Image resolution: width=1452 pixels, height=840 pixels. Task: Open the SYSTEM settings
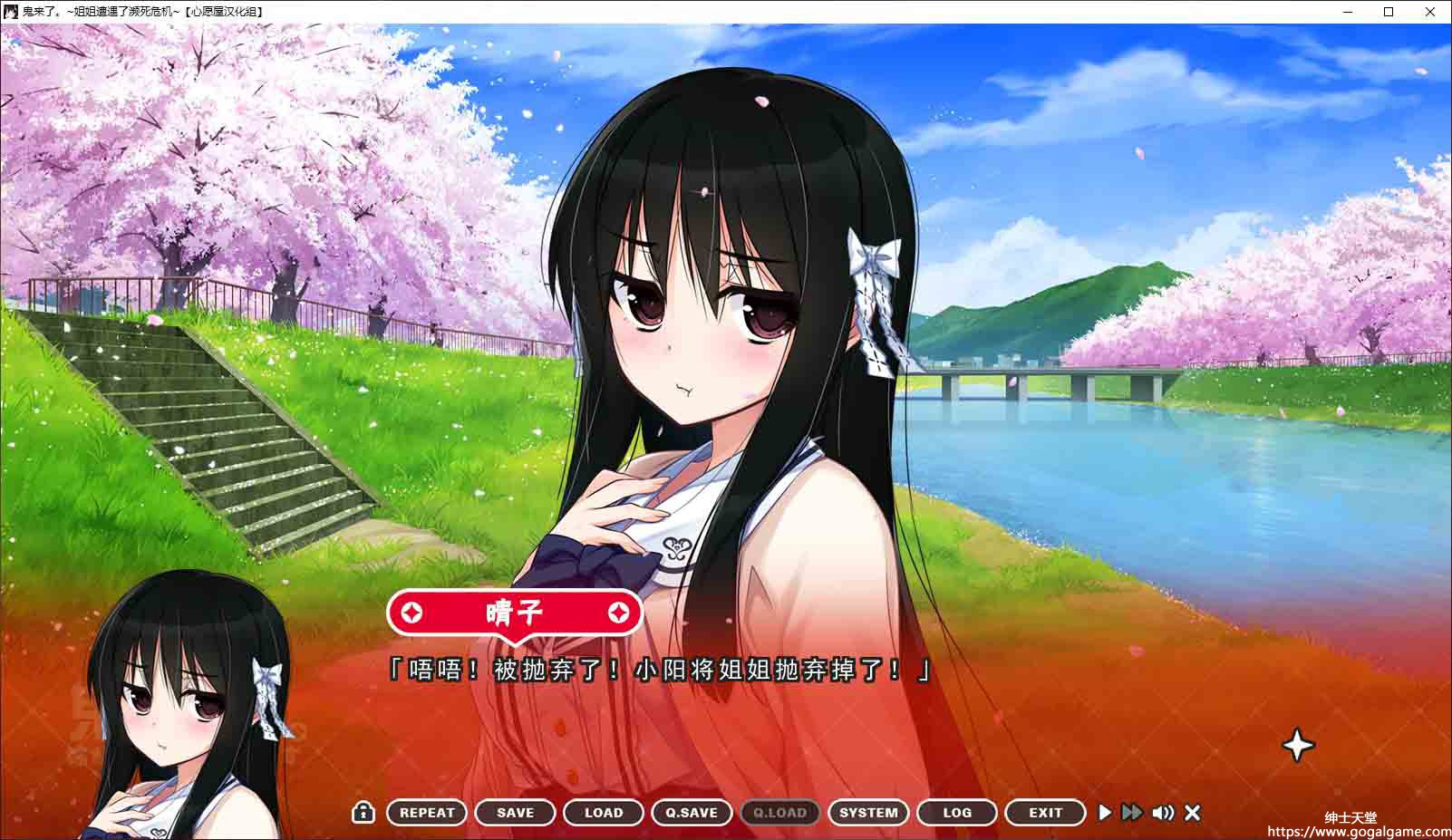click(x=868, y=813)
